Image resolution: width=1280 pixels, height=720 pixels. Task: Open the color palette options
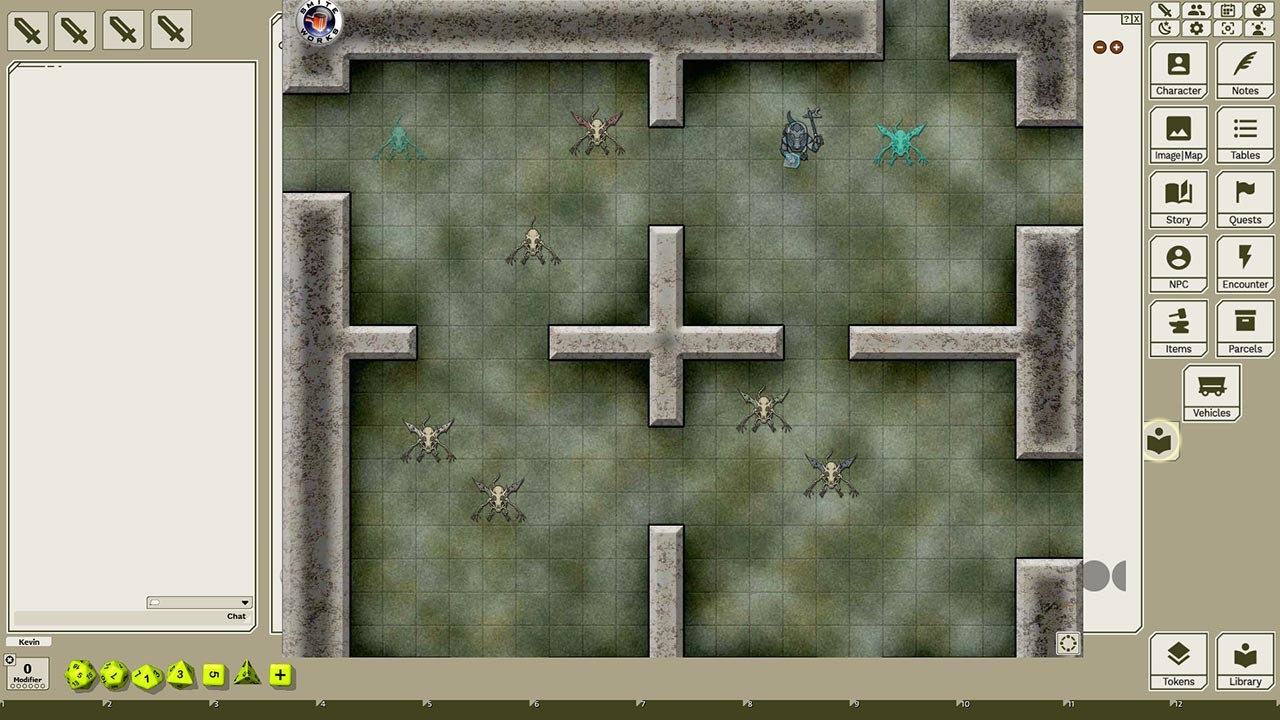coord(1258,10)
